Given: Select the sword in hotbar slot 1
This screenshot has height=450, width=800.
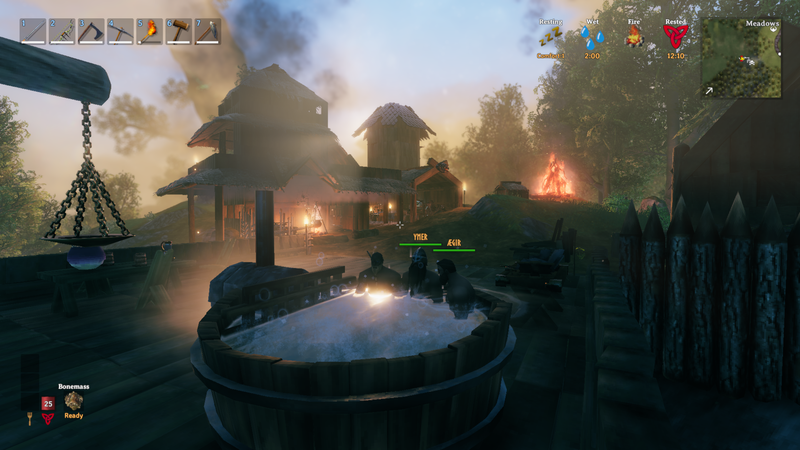Looking at the screenshot, I should [34, 31].
